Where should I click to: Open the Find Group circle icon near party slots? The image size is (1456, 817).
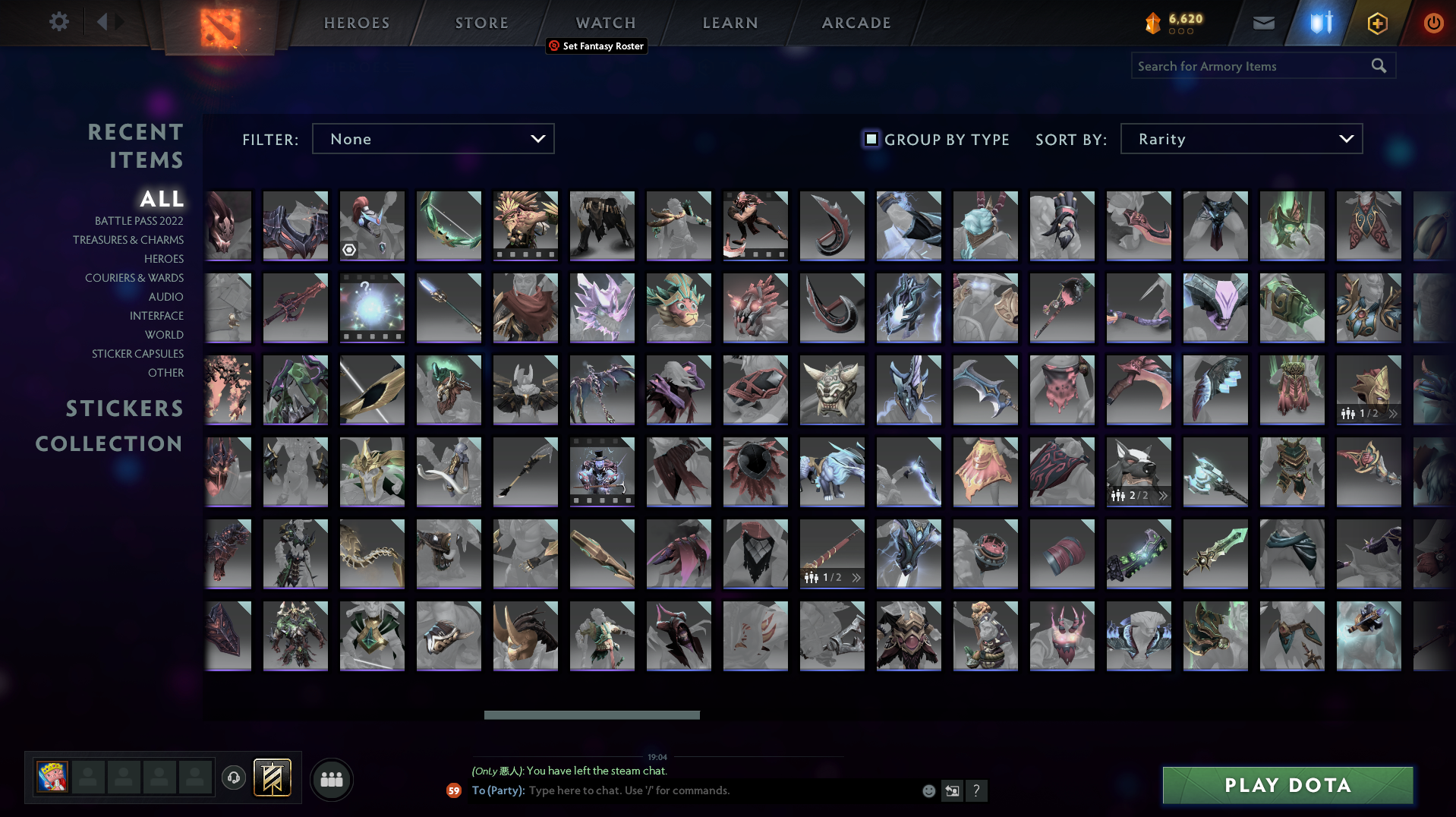pyautogui.click(x=331, y=779)
